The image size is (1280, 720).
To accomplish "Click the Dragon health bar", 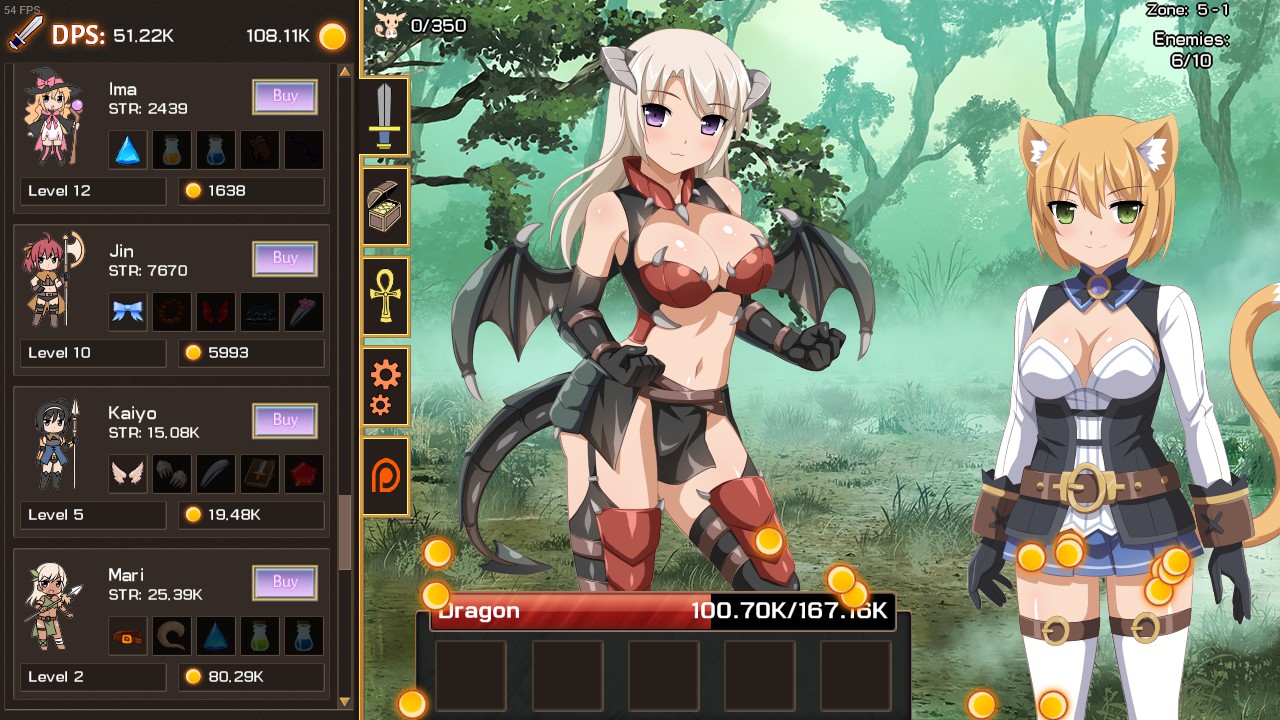I will pos(660,610).
